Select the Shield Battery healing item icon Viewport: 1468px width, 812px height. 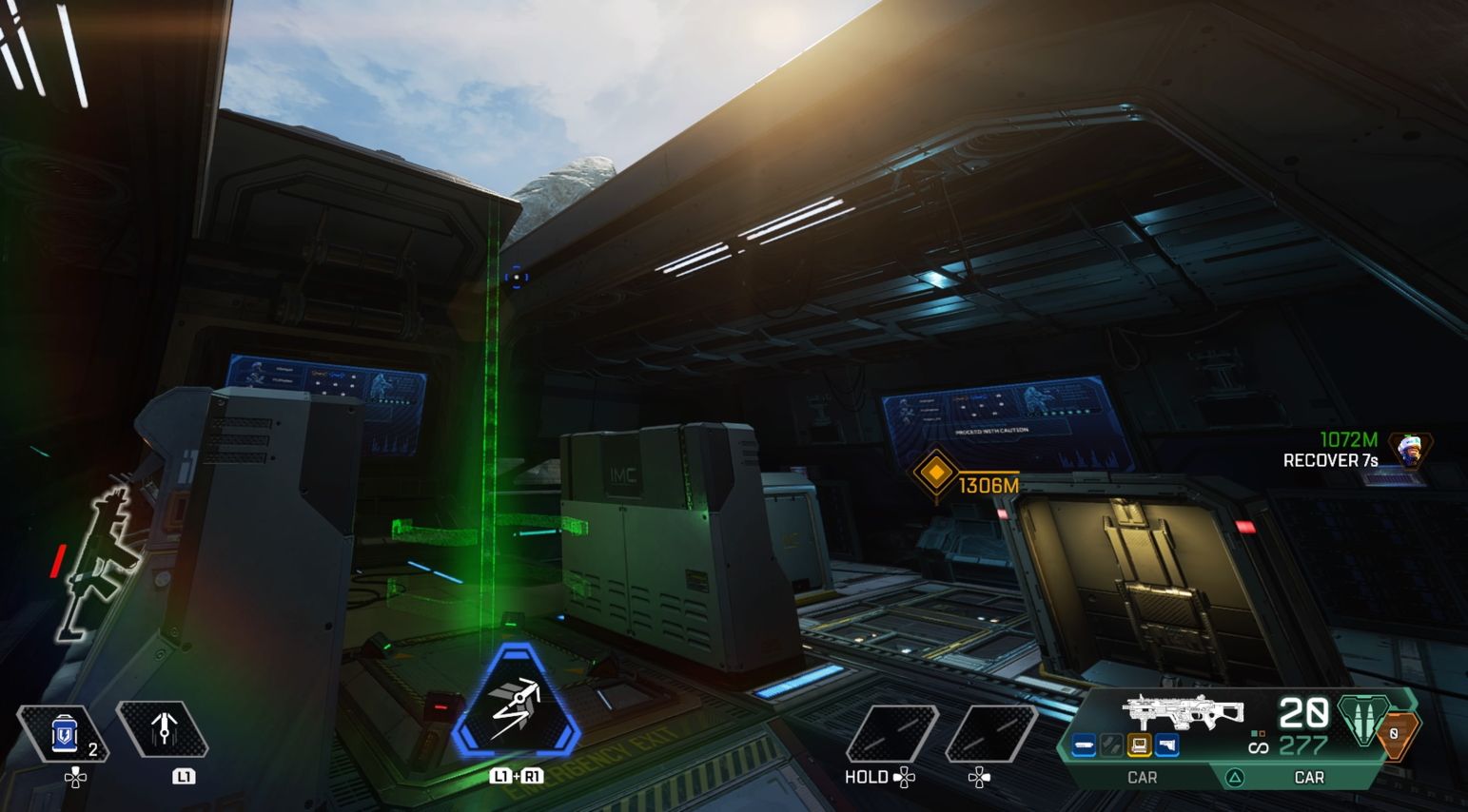point(63,732)
